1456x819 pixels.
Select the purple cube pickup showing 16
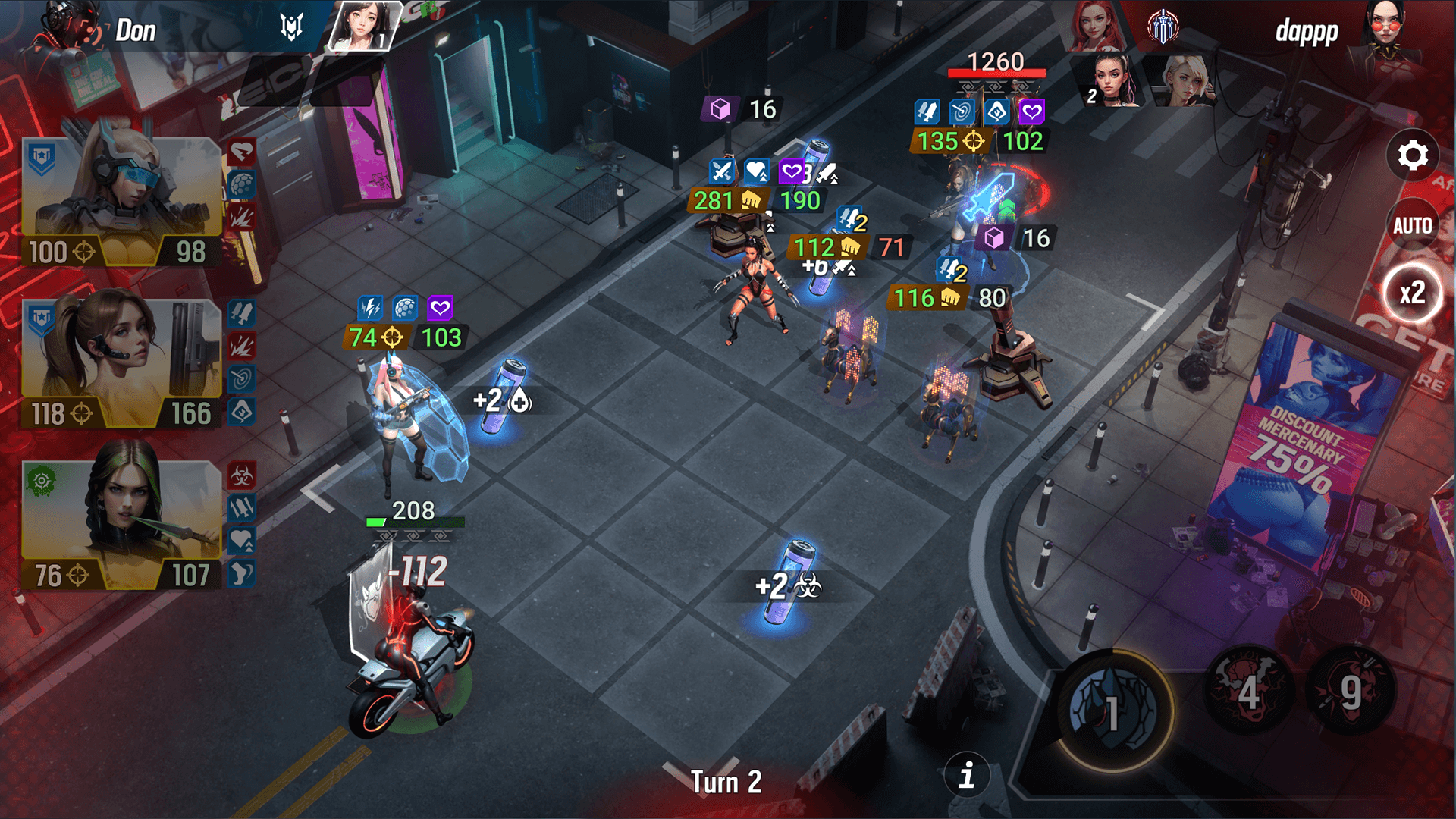click(720, 108)
